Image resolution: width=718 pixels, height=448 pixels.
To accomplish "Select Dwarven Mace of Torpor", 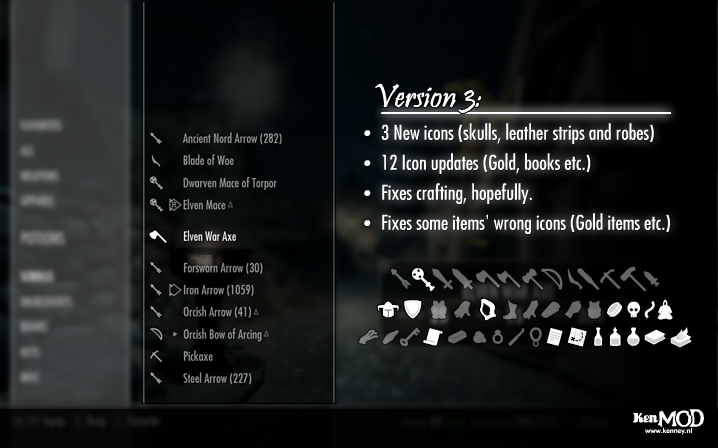I will (229, 183).
